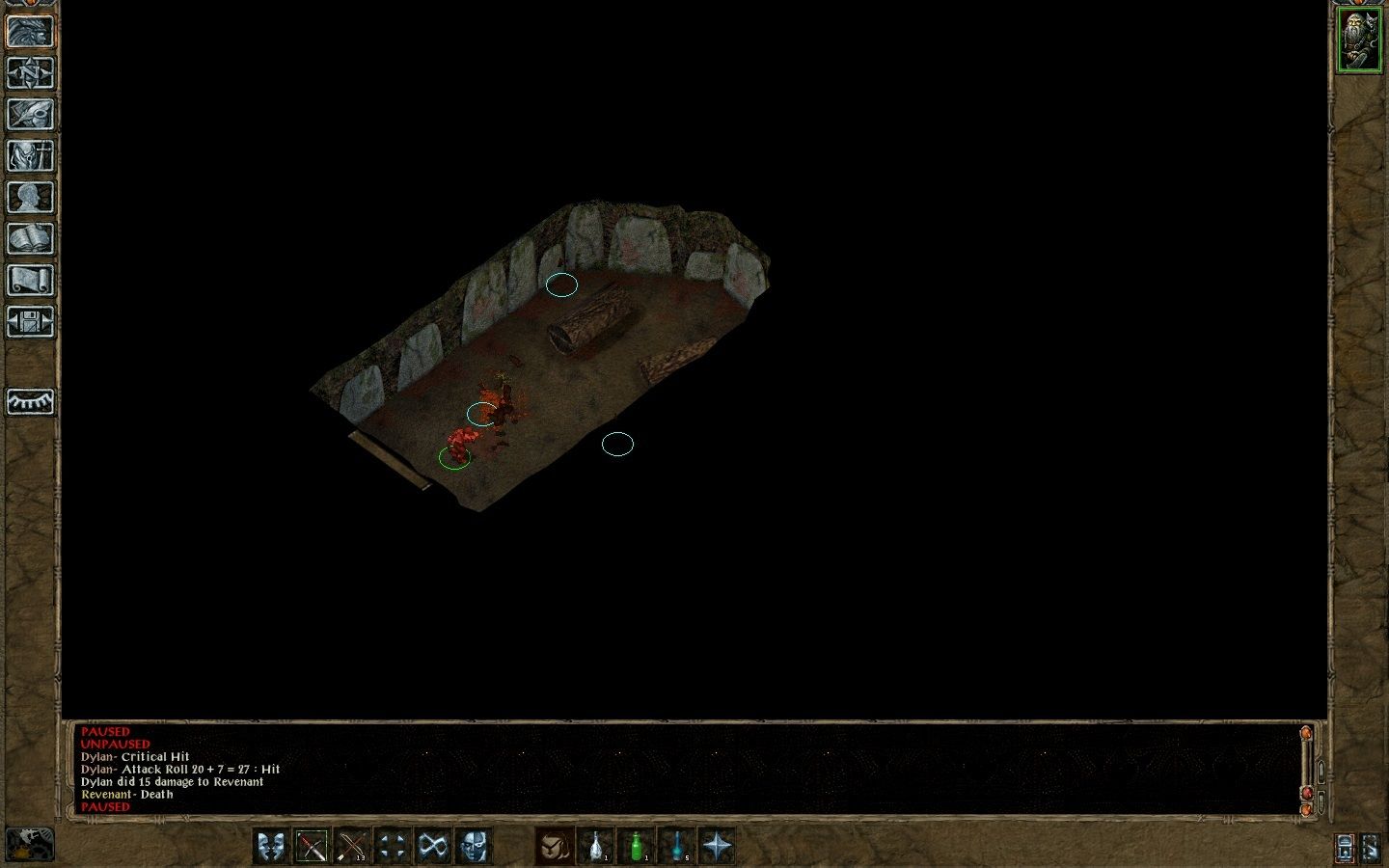Open the world map via the compass icon
The image size is (1389, 868).
(31, 71)
